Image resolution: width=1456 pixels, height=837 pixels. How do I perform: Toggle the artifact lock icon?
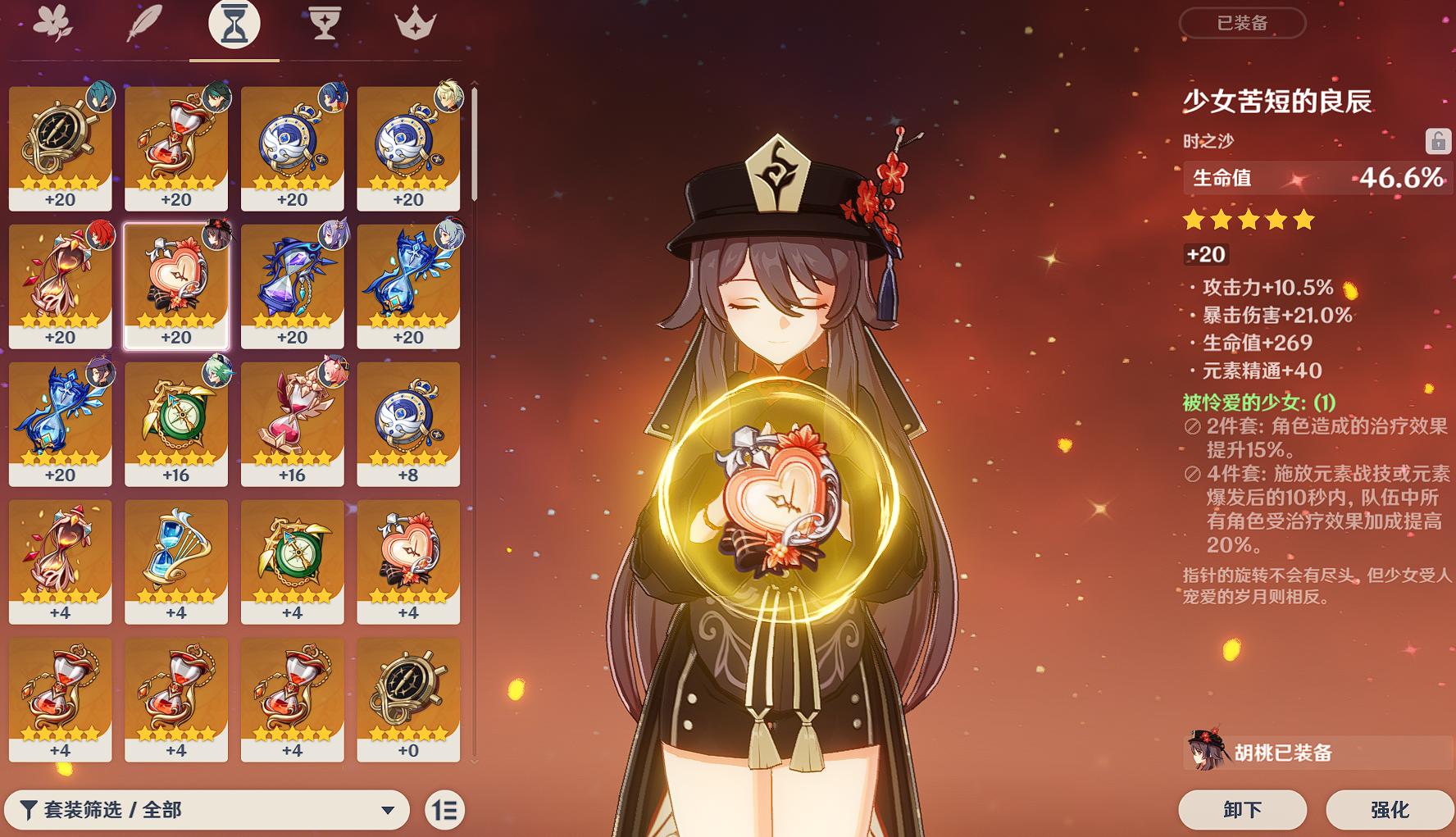[1437, 141]
